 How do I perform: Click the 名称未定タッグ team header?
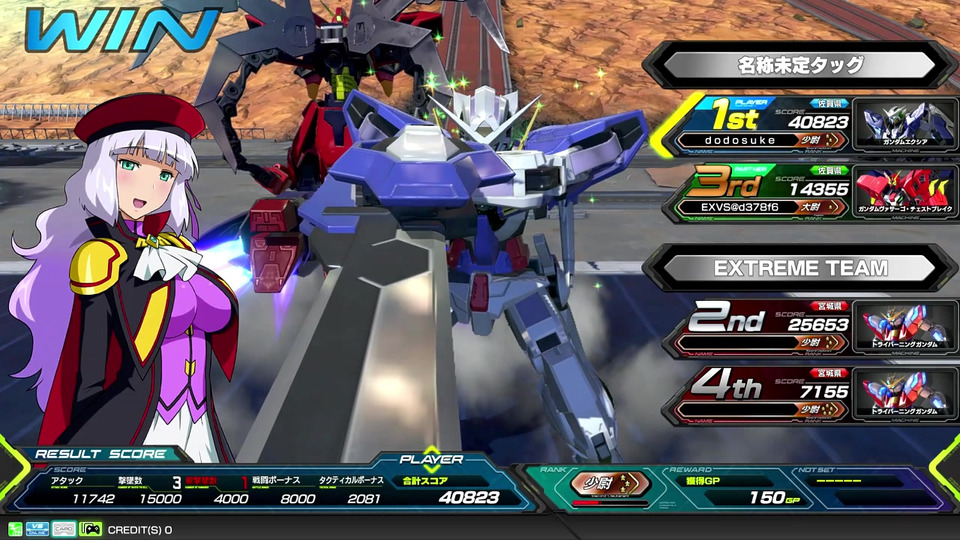click(800, 65)
